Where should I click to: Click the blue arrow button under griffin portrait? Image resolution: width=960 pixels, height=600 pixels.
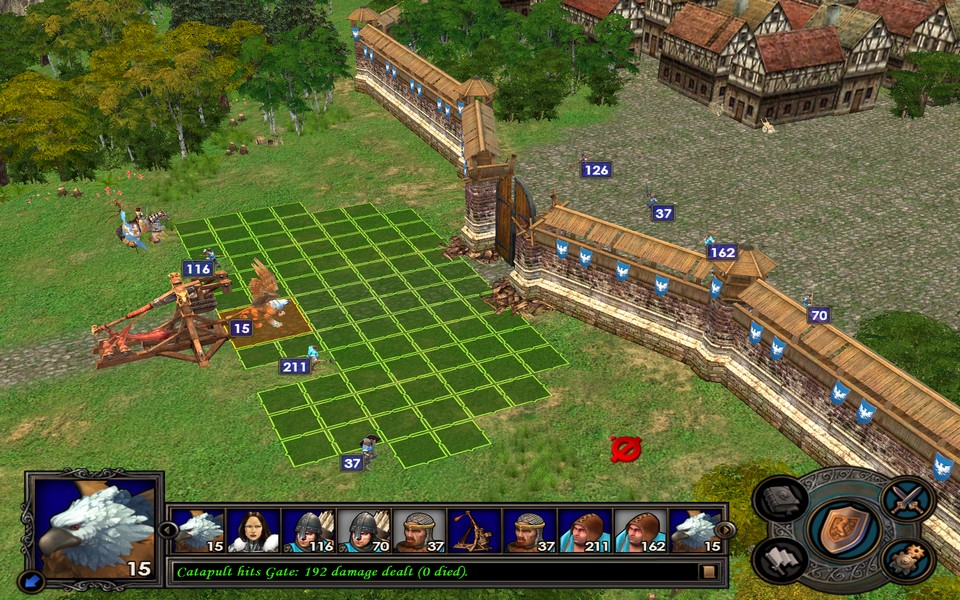[31, 580]
